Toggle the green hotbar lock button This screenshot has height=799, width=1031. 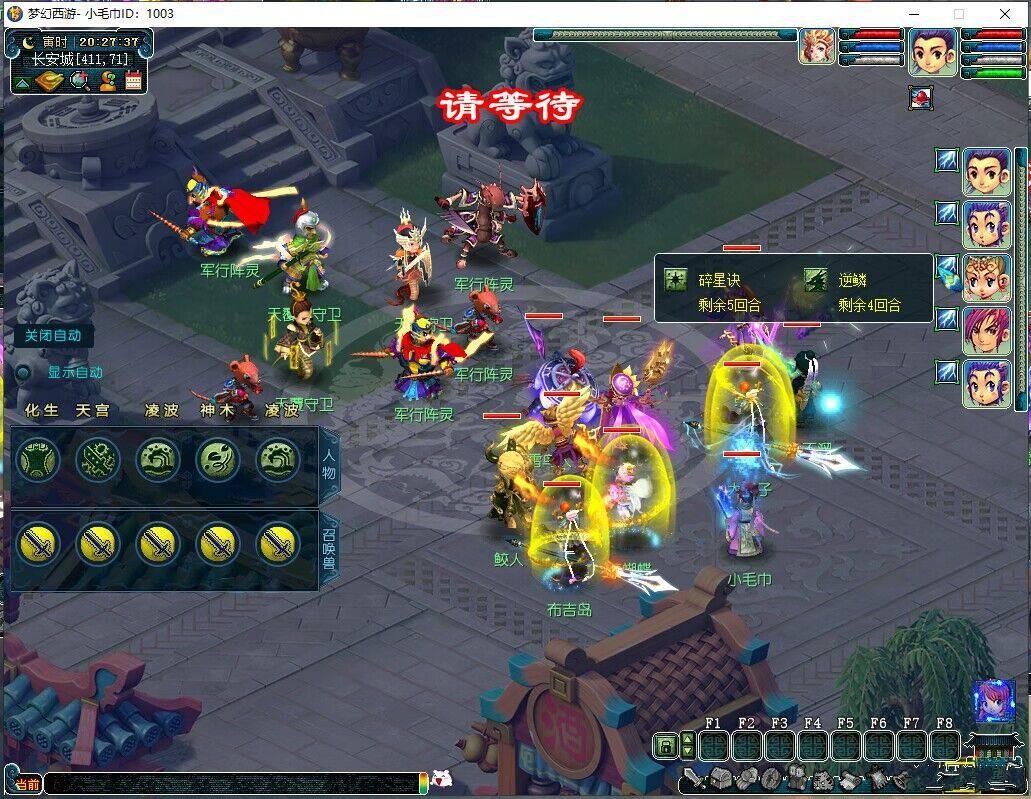click(665, 745)
